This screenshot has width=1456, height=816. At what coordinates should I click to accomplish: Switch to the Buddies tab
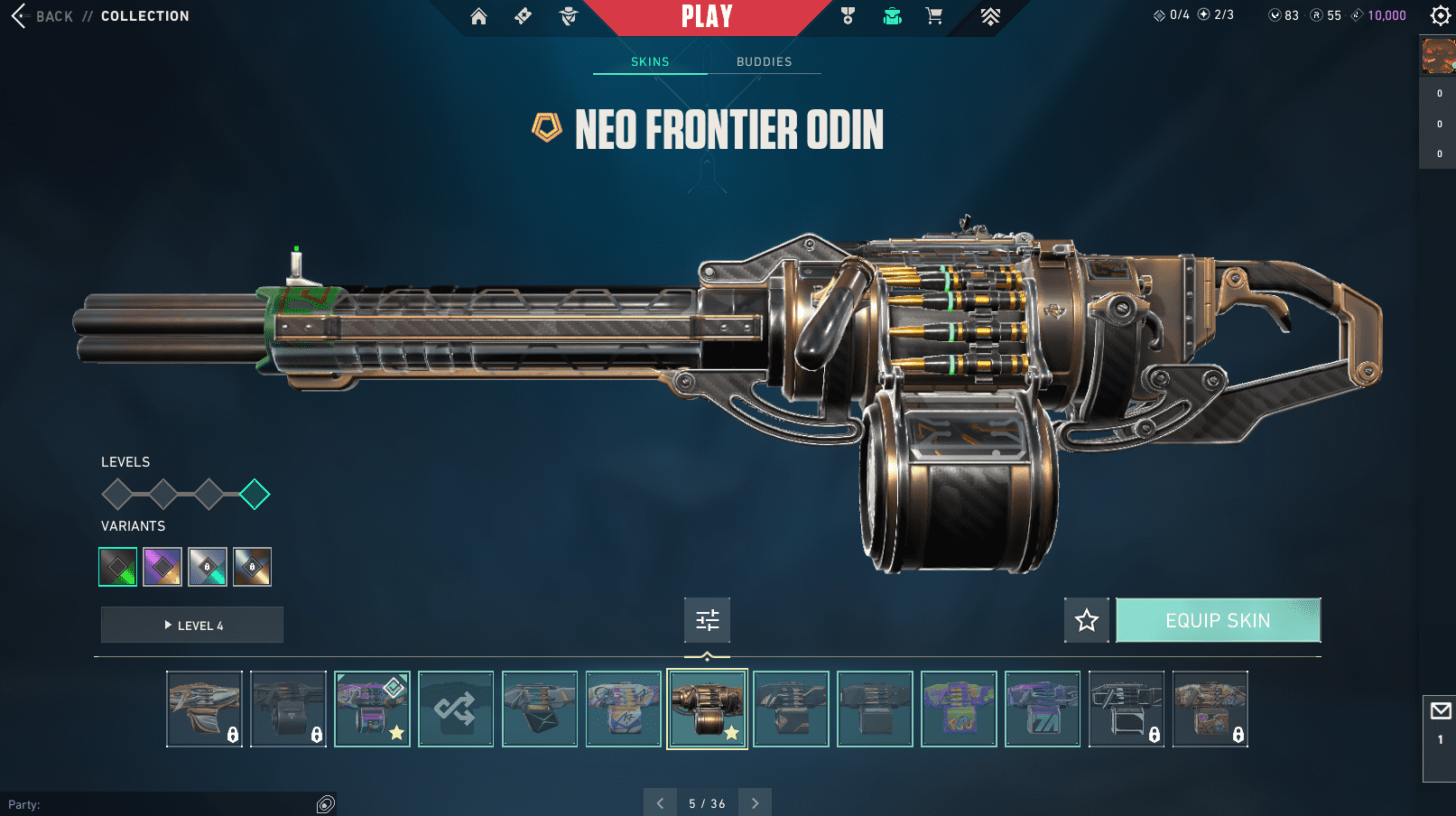click(764, 61)
